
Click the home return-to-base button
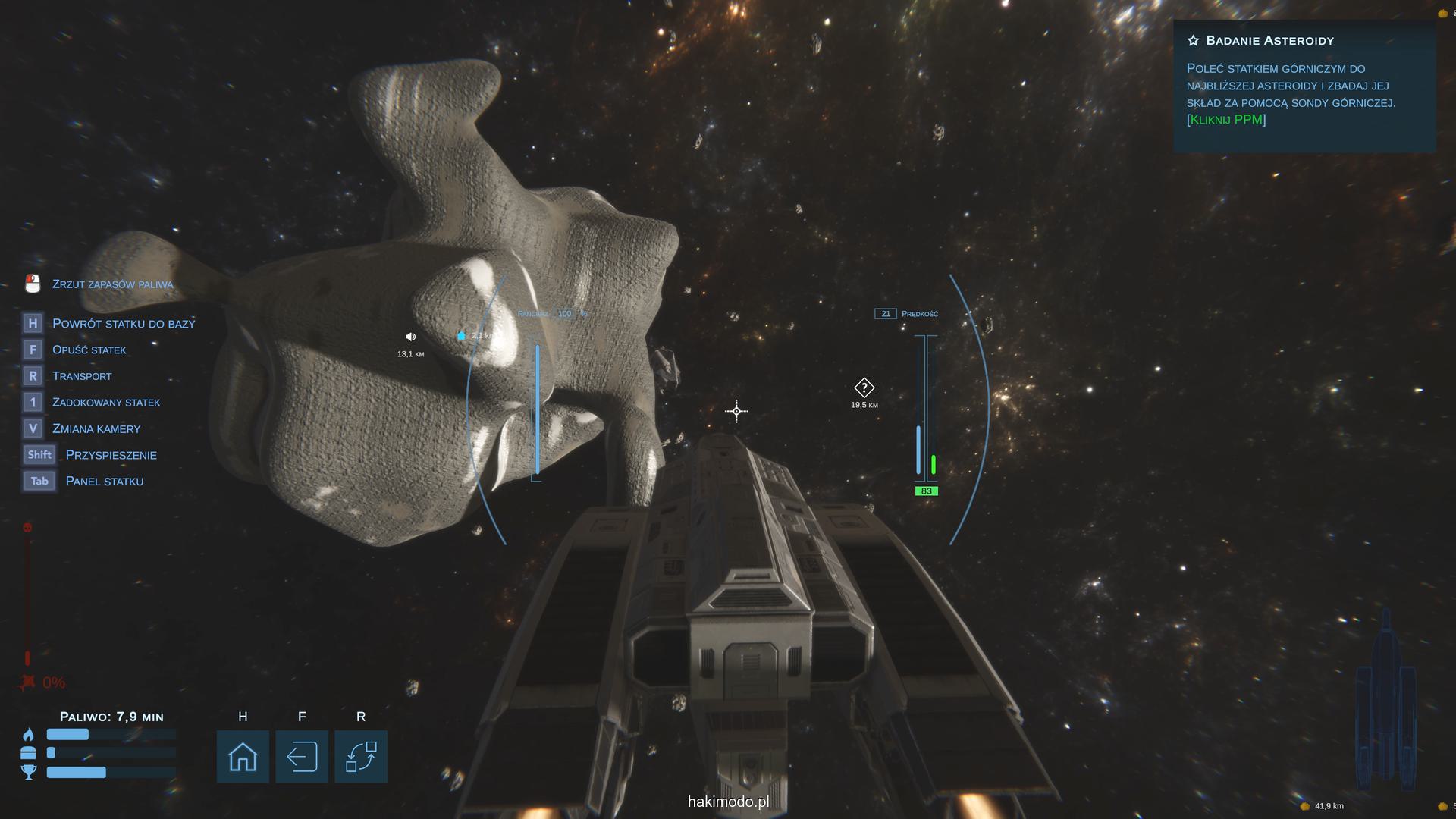tap(243, 756)
